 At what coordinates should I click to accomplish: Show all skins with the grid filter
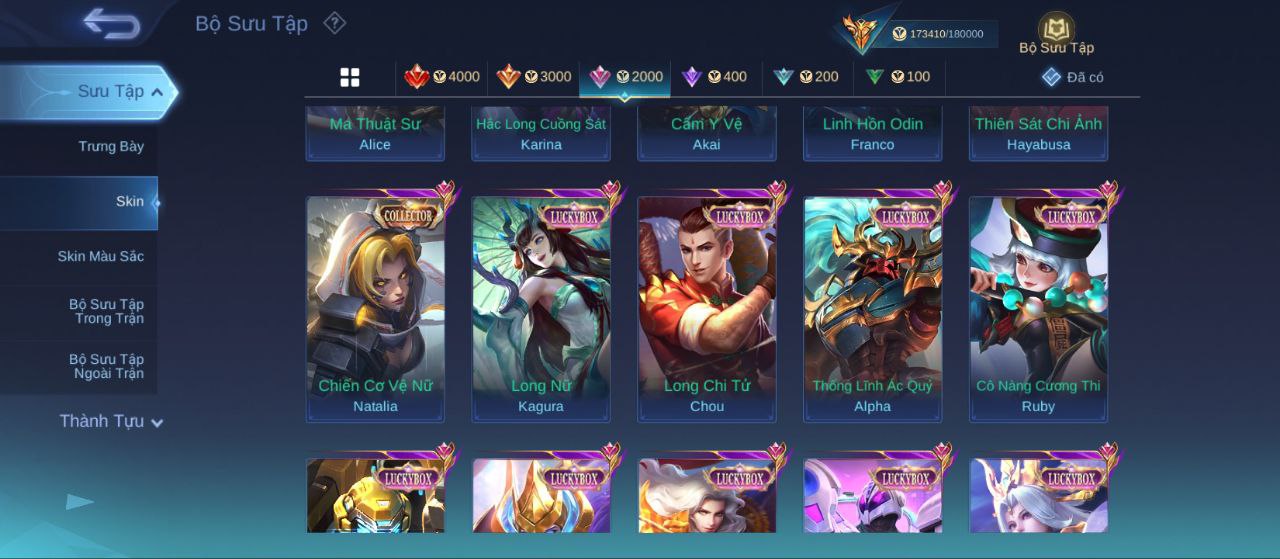(x=350, y=77)
